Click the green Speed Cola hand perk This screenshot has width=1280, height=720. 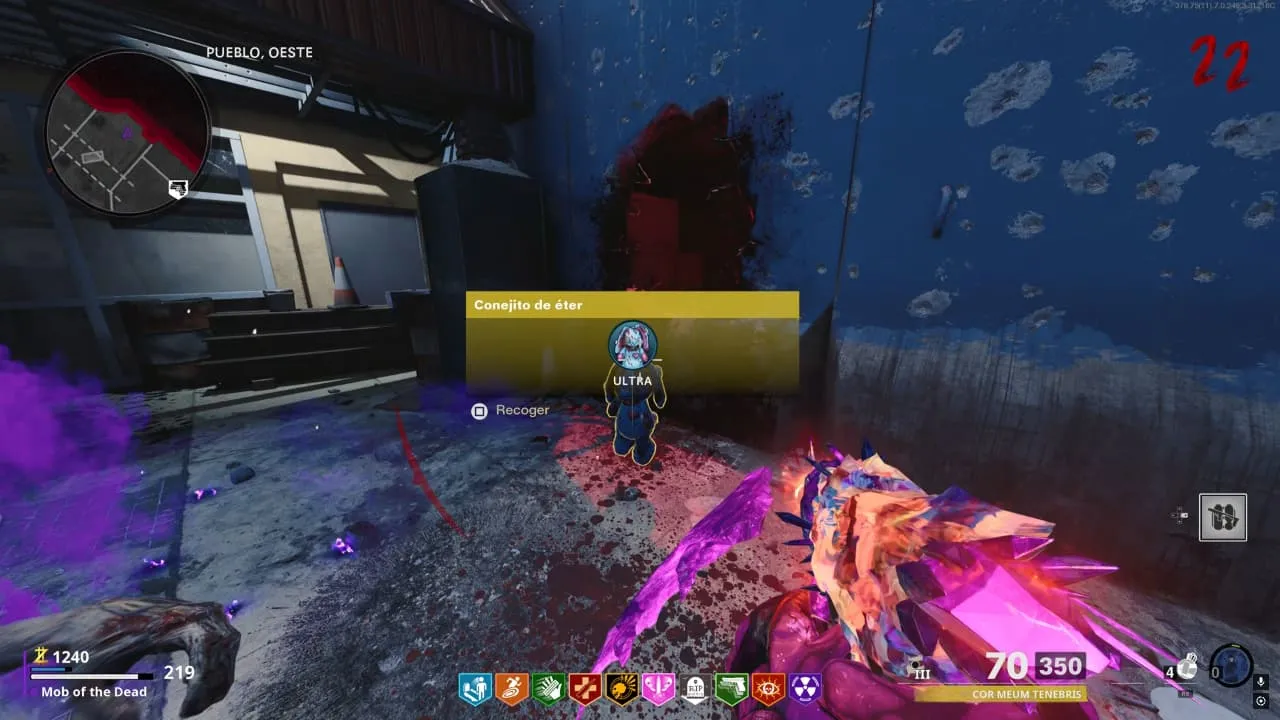click(548, 688)
